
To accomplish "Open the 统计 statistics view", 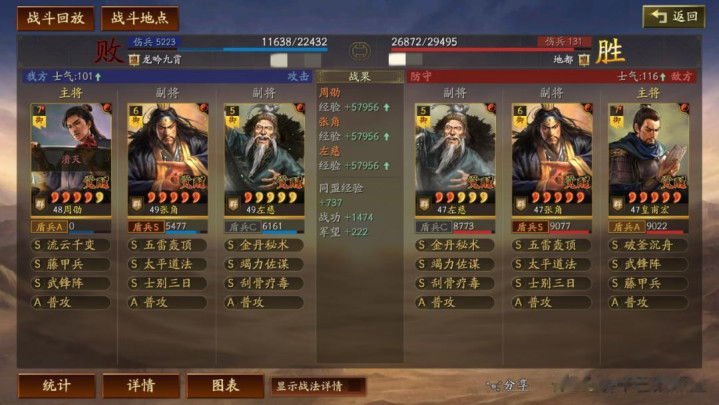I will click(56, 386).
